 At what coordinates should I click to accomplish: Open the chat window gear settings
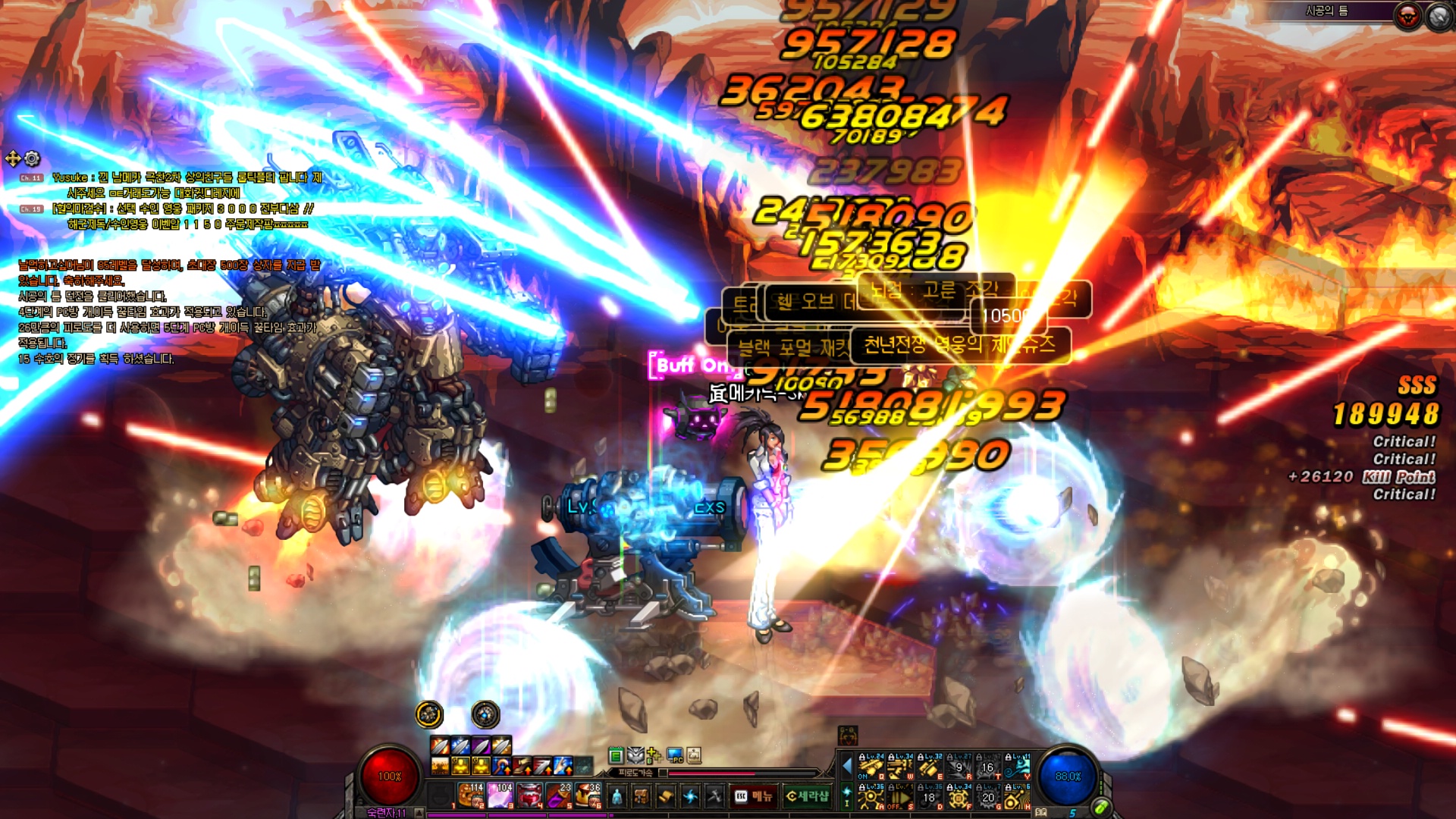coord(32,158)
